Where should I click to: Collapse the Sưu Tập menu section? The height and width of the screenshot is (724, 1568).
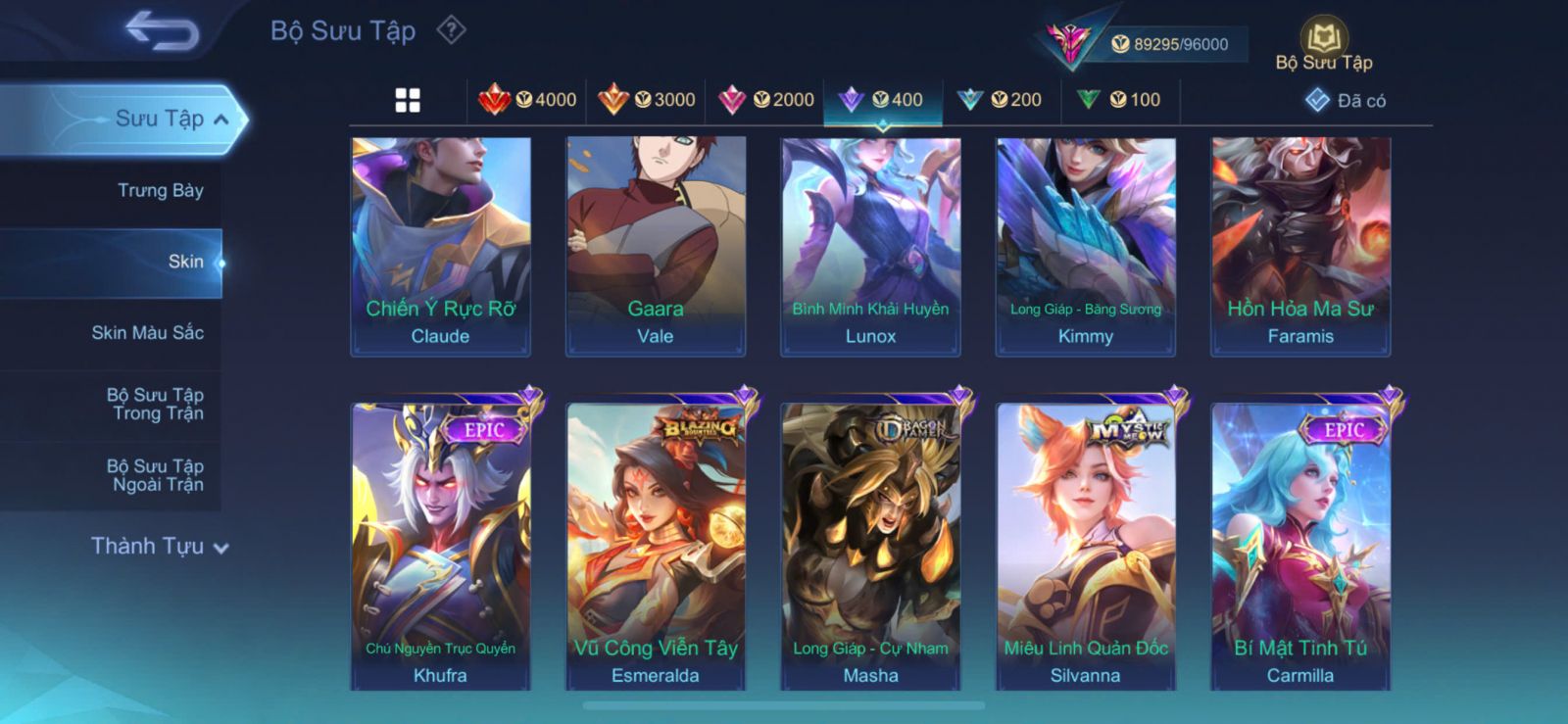tap(221, 120)
